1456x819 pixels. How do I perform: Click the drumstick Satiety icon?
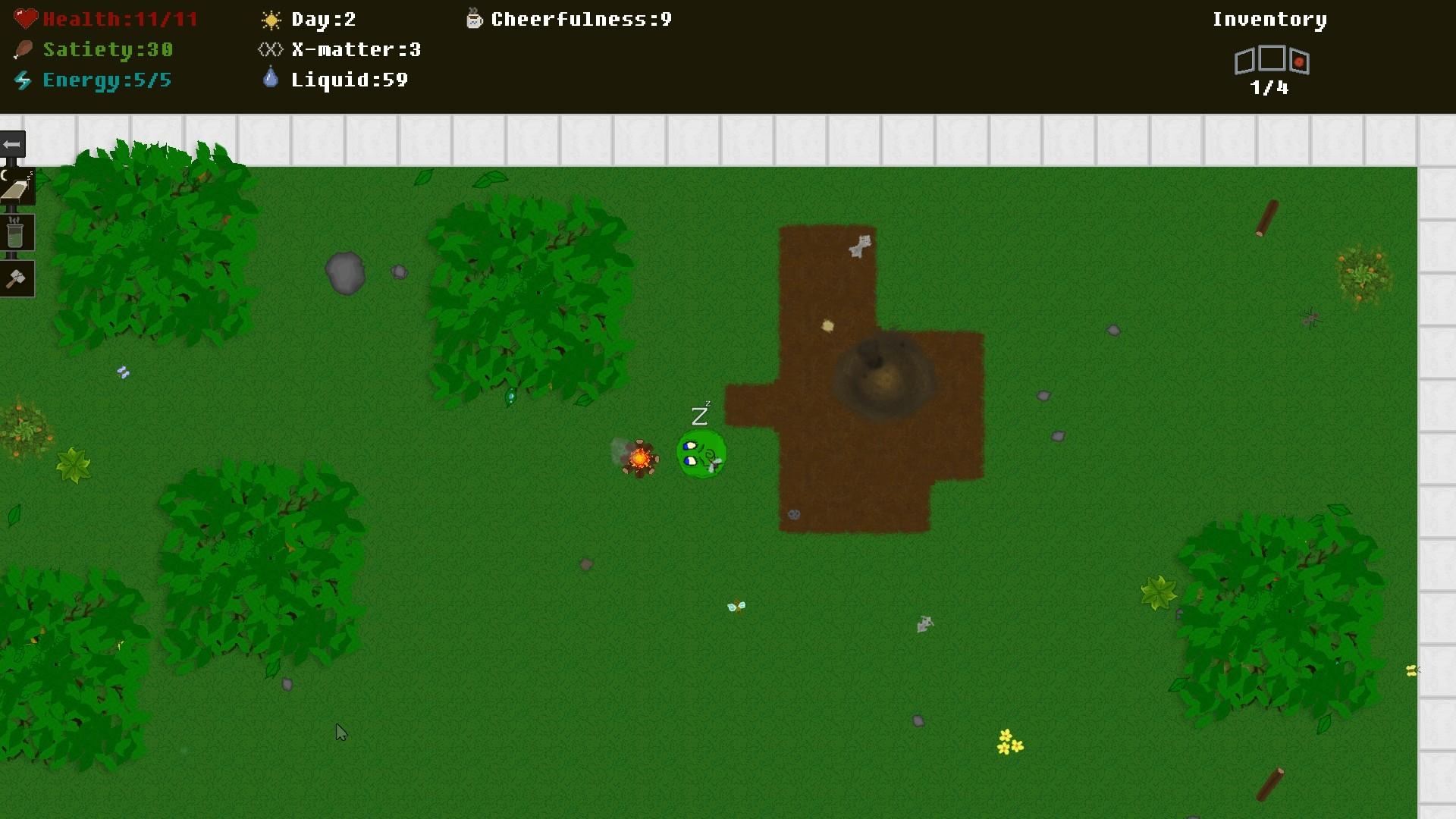click(23, 48)
